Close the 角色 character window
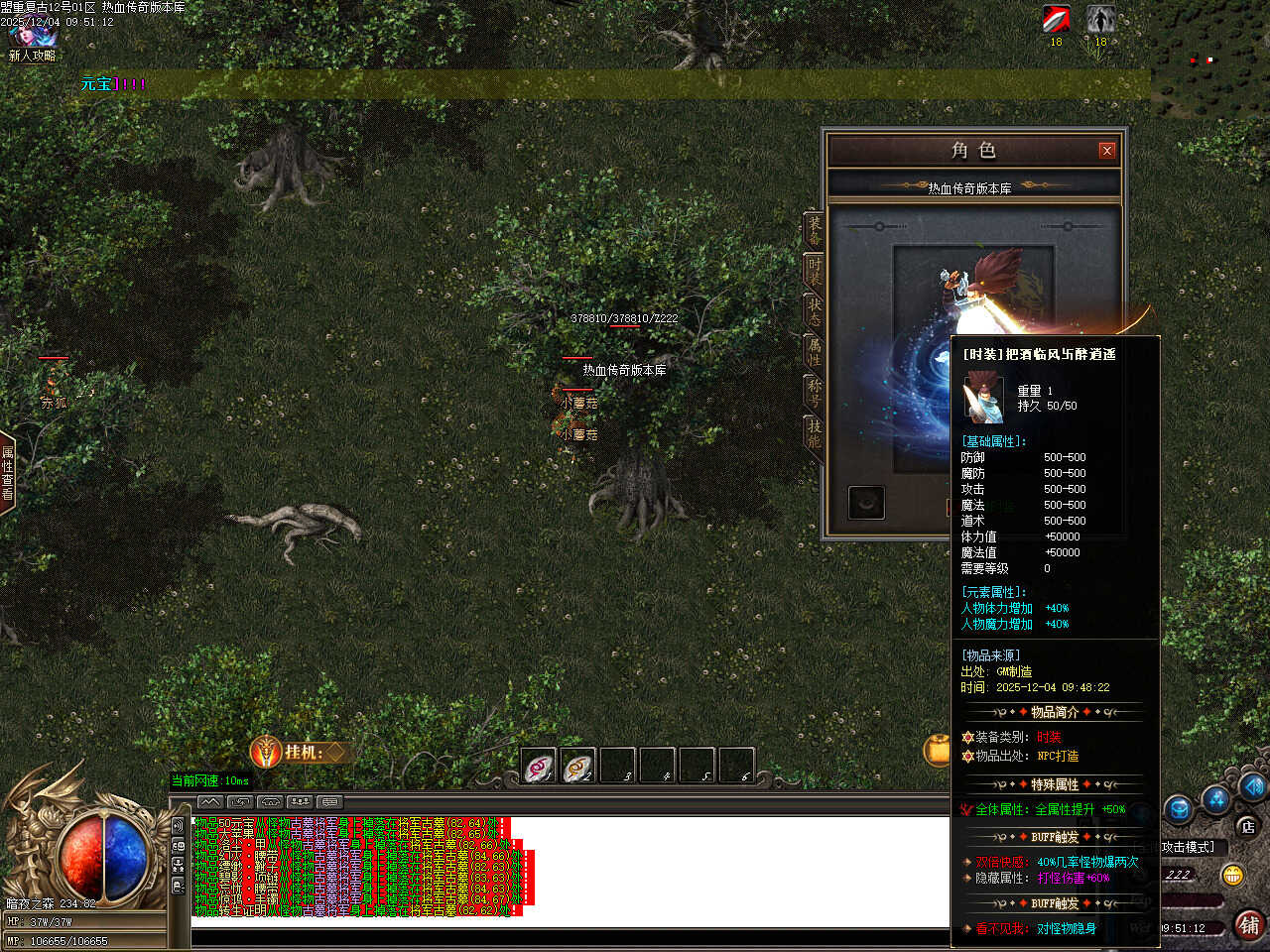Viewport: 1270px width, 952px height. (x=1107, y=151)
